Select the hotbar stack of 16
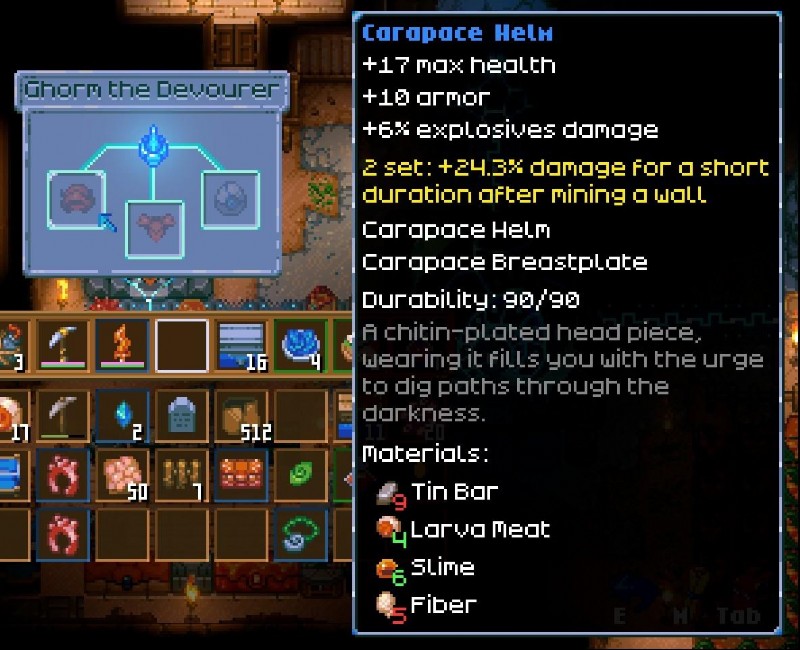800x650 pixels. click(x=240, y=346)
